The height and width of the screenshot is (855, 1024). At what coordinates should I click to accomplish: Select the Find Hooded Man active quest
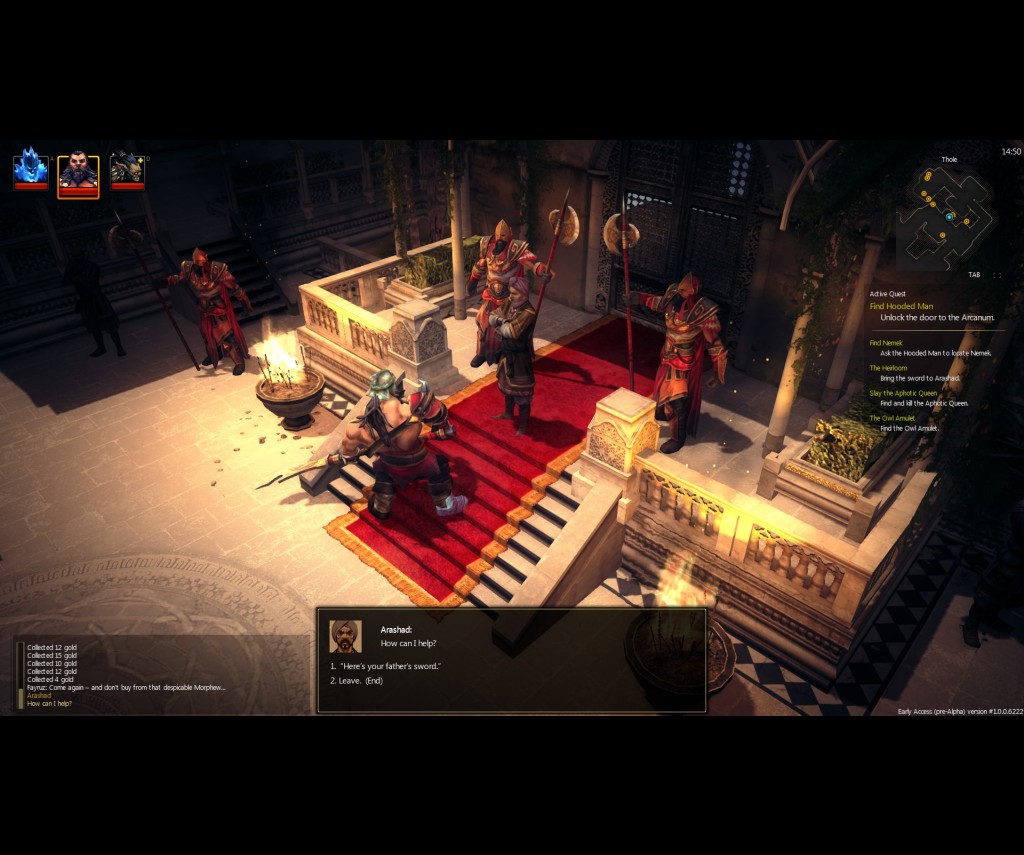coord(901,306)
